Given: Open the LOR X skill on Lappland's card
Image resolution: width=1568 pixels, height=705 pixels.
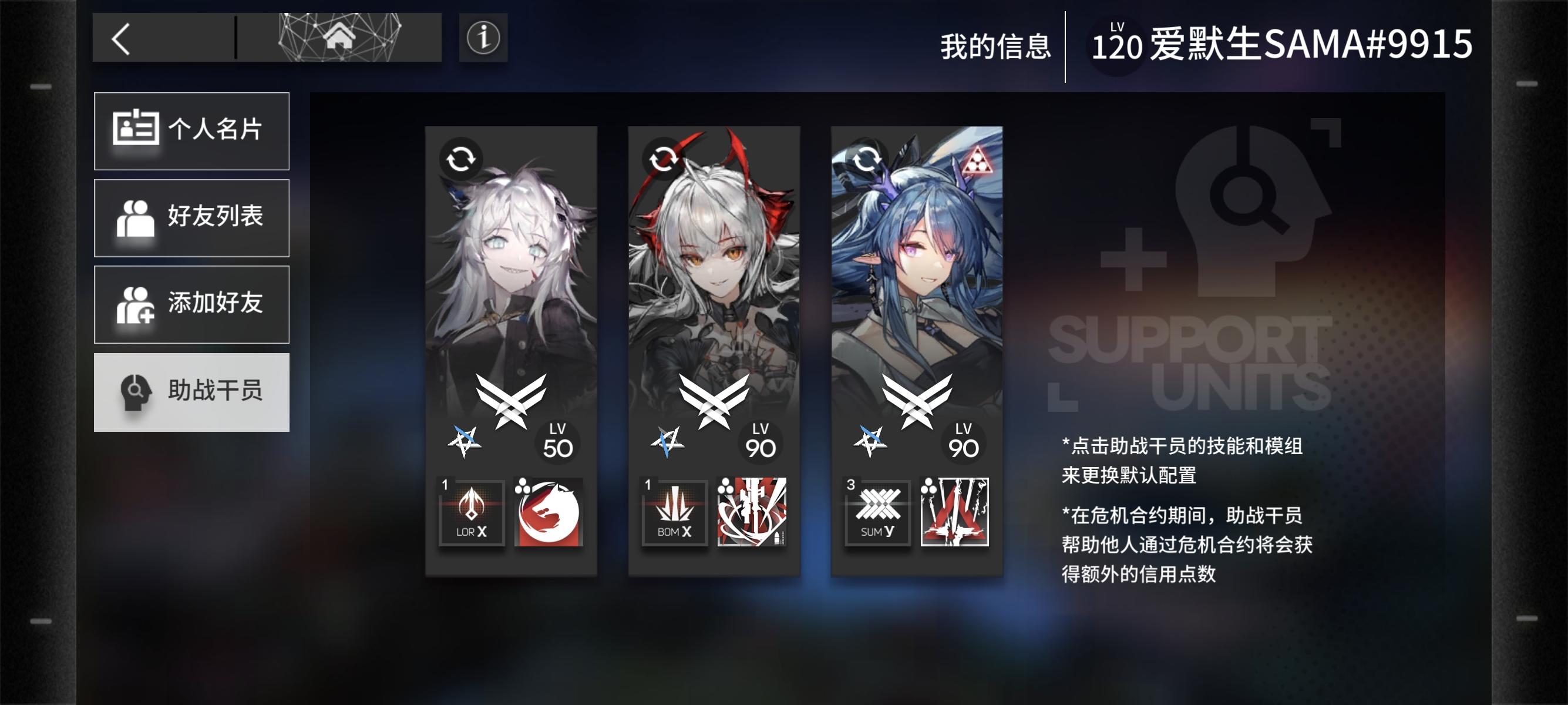Looking at the screenshot, I should [472, 513].
